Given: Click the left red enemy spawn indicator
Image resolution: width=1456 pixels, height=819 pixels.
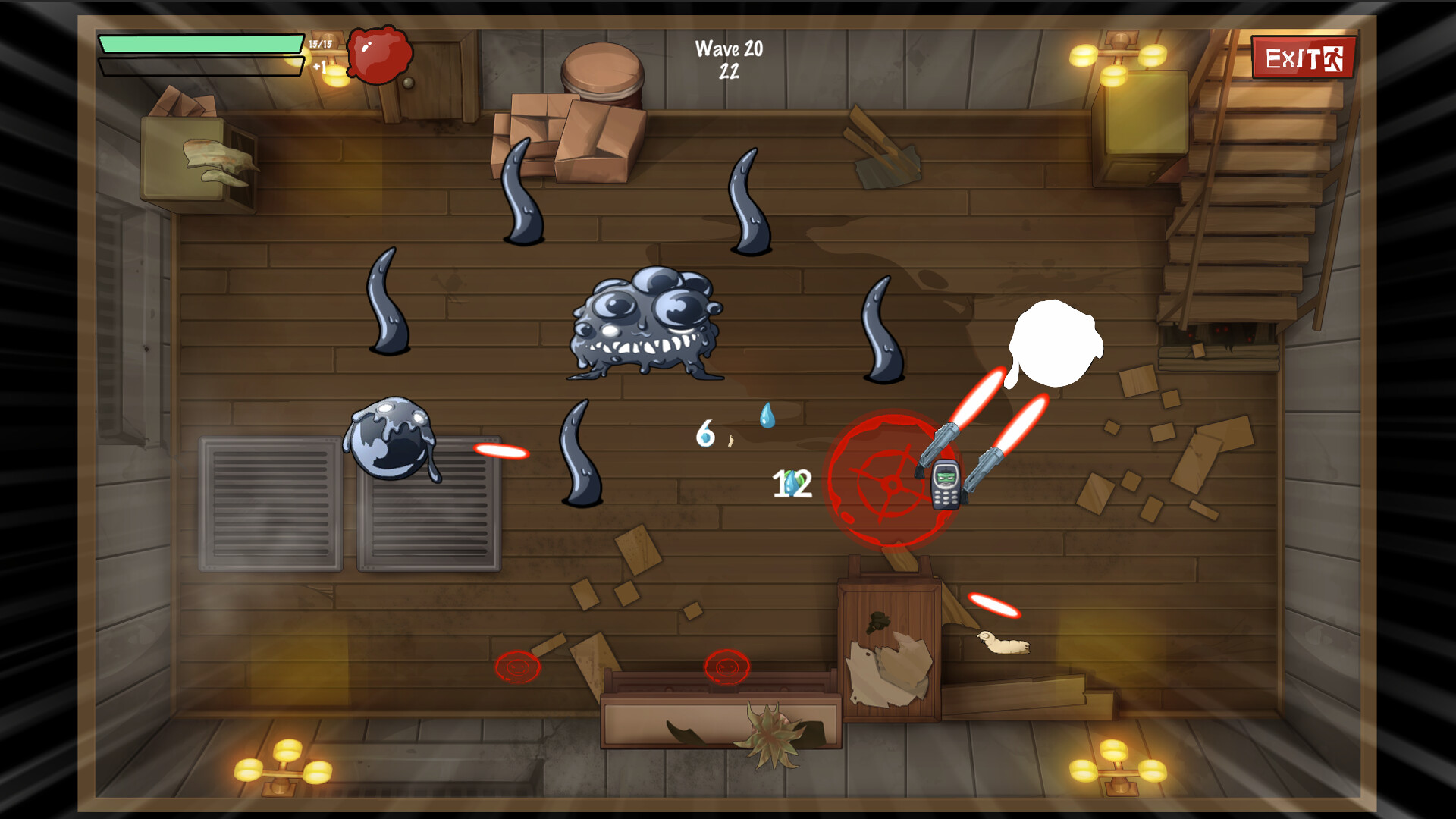Looking at the screenshot, I should click(516, 669).
